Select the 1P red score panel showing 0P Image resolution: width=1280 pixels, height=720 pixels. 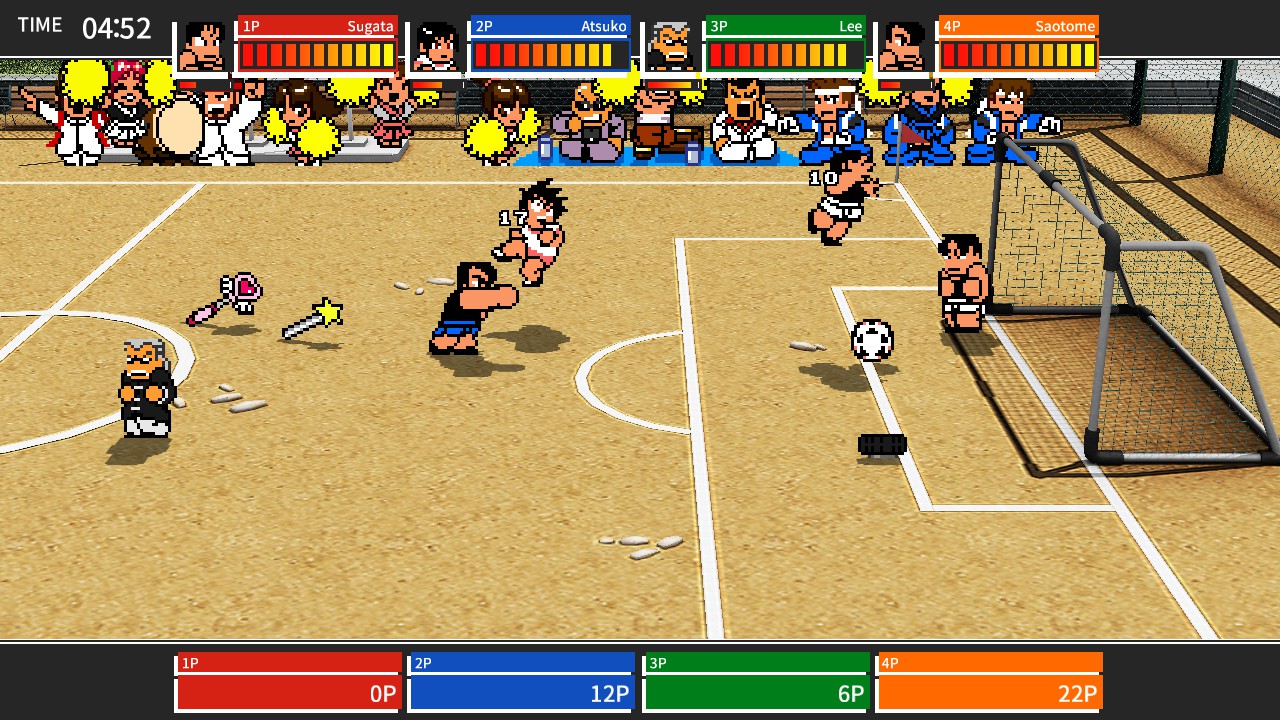pyautogui.click(x=287, y=692)
